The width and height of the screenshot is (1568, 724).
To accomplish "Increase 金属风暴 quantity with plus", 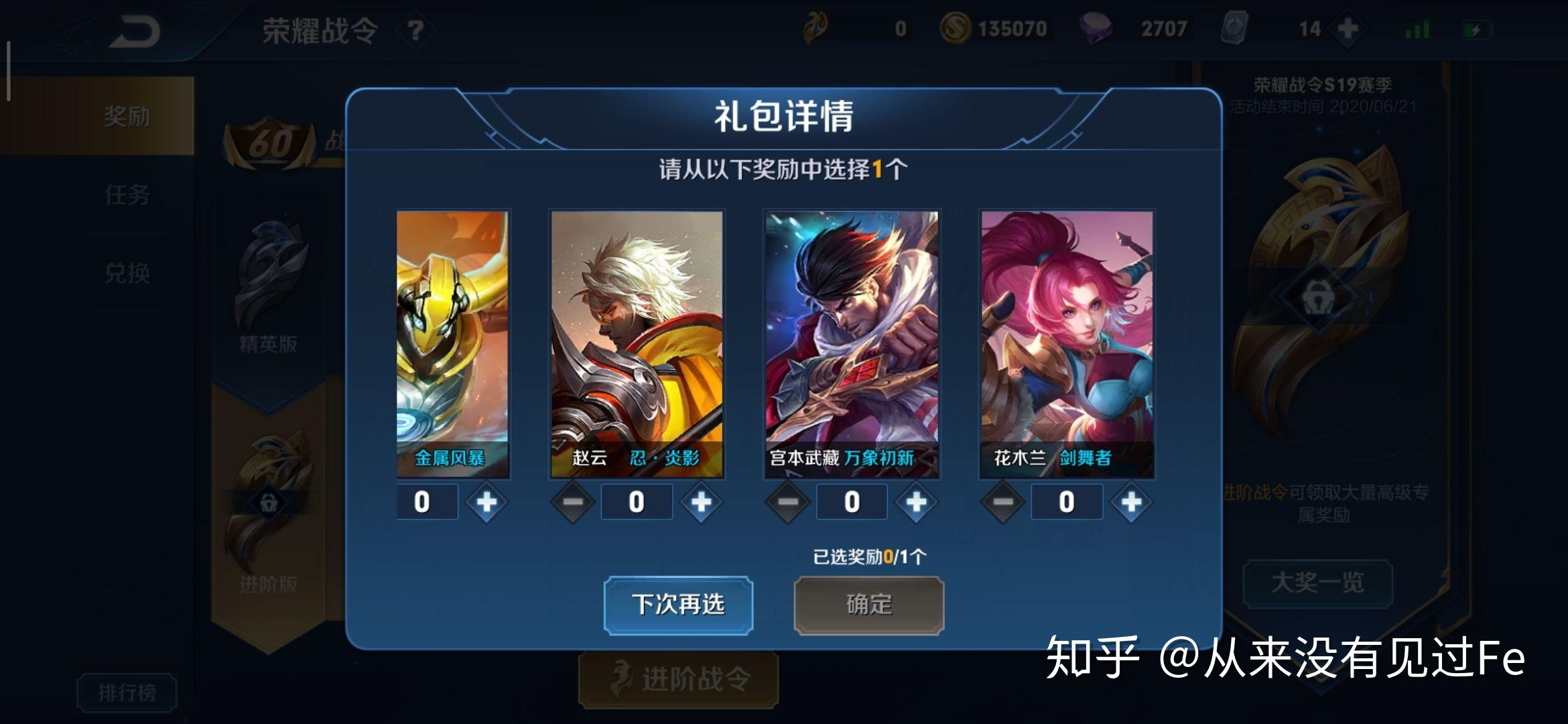I will click(486, 502).
